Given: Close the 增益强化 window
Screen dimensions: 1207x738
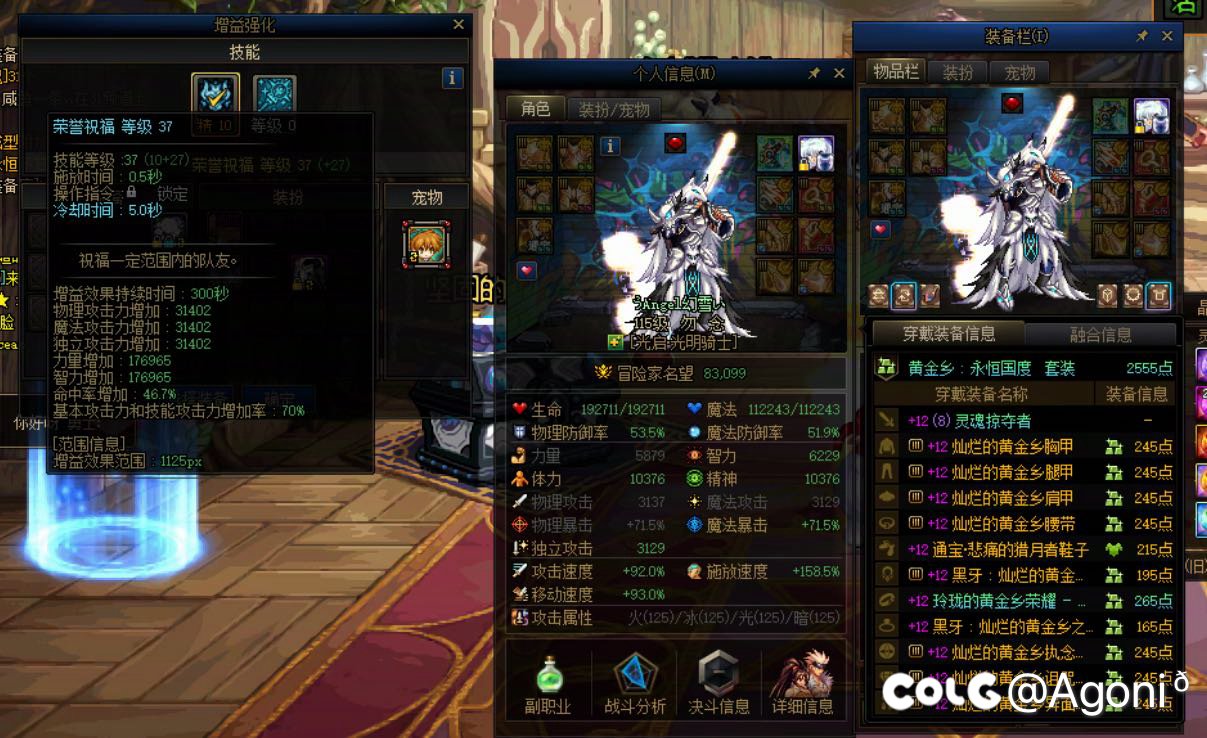Looking at the screenshot, I should coord(458,25).
